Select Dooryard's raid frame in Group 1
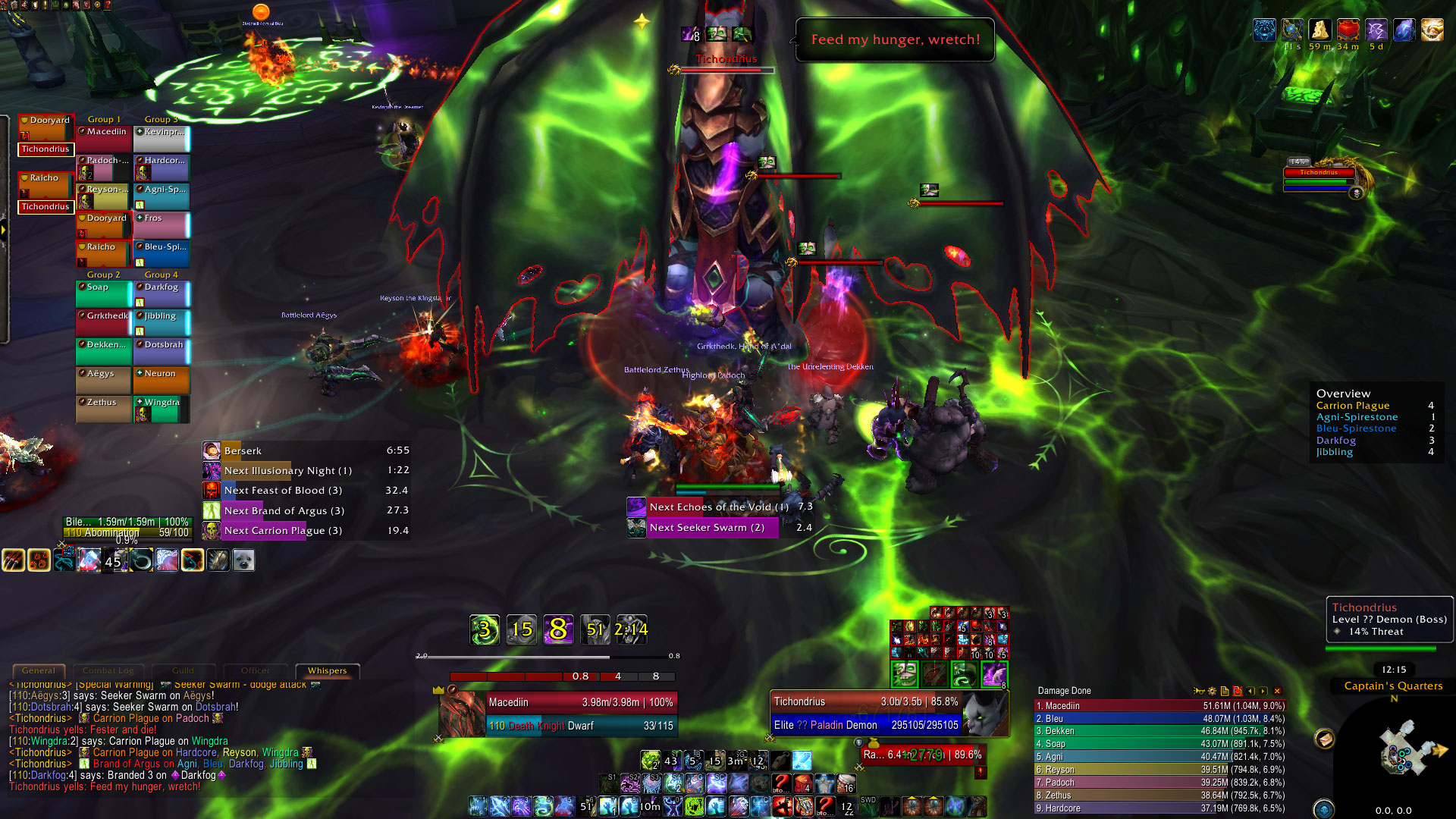This screenshot has width=1456, height=819. tap(104, 225)
